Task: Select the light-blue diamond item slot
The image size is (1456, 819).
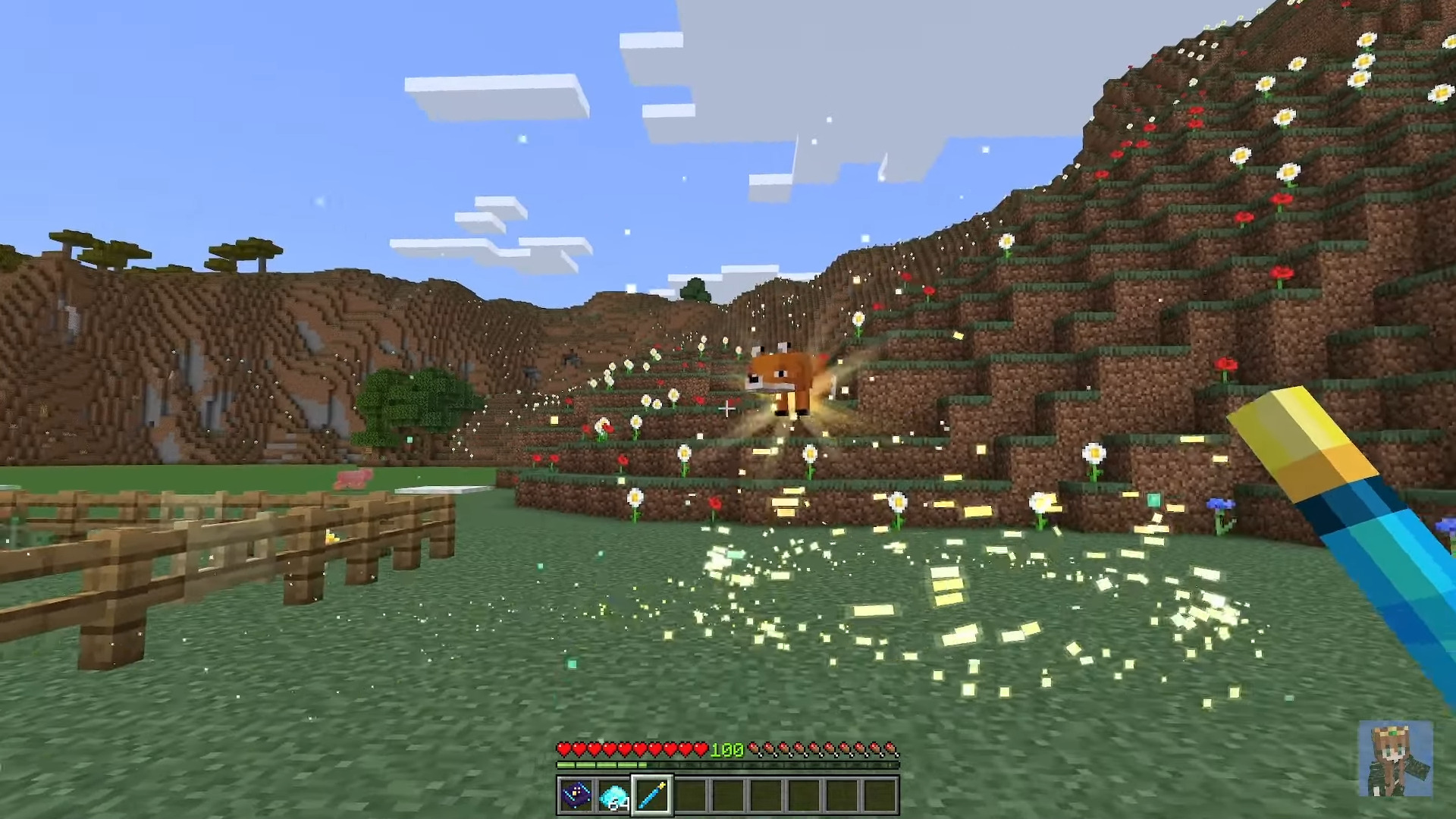Action: pos(613,795)
